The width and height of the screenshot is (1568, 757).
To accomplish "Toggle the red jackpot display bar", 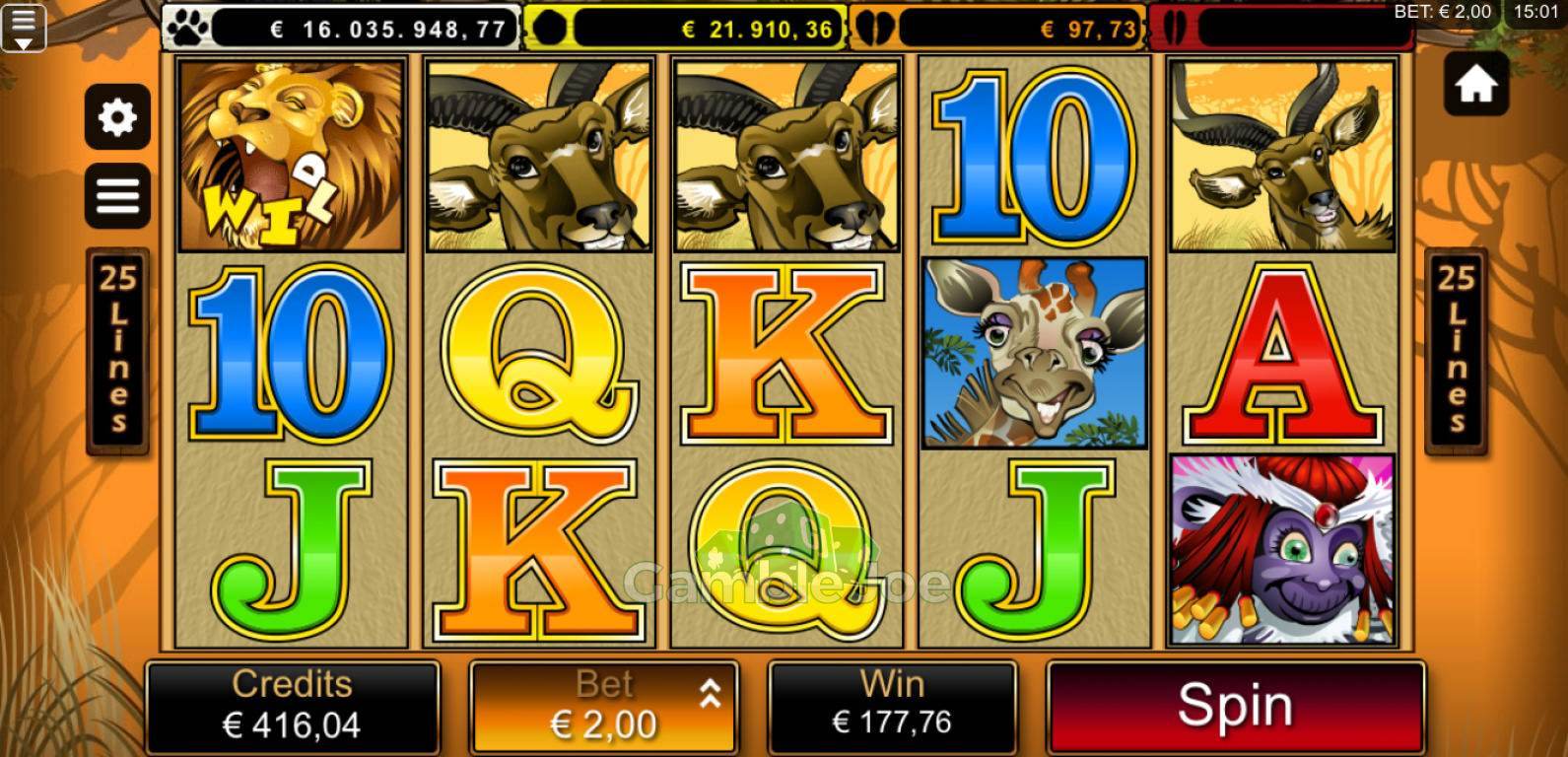I will pos(1281,27).
